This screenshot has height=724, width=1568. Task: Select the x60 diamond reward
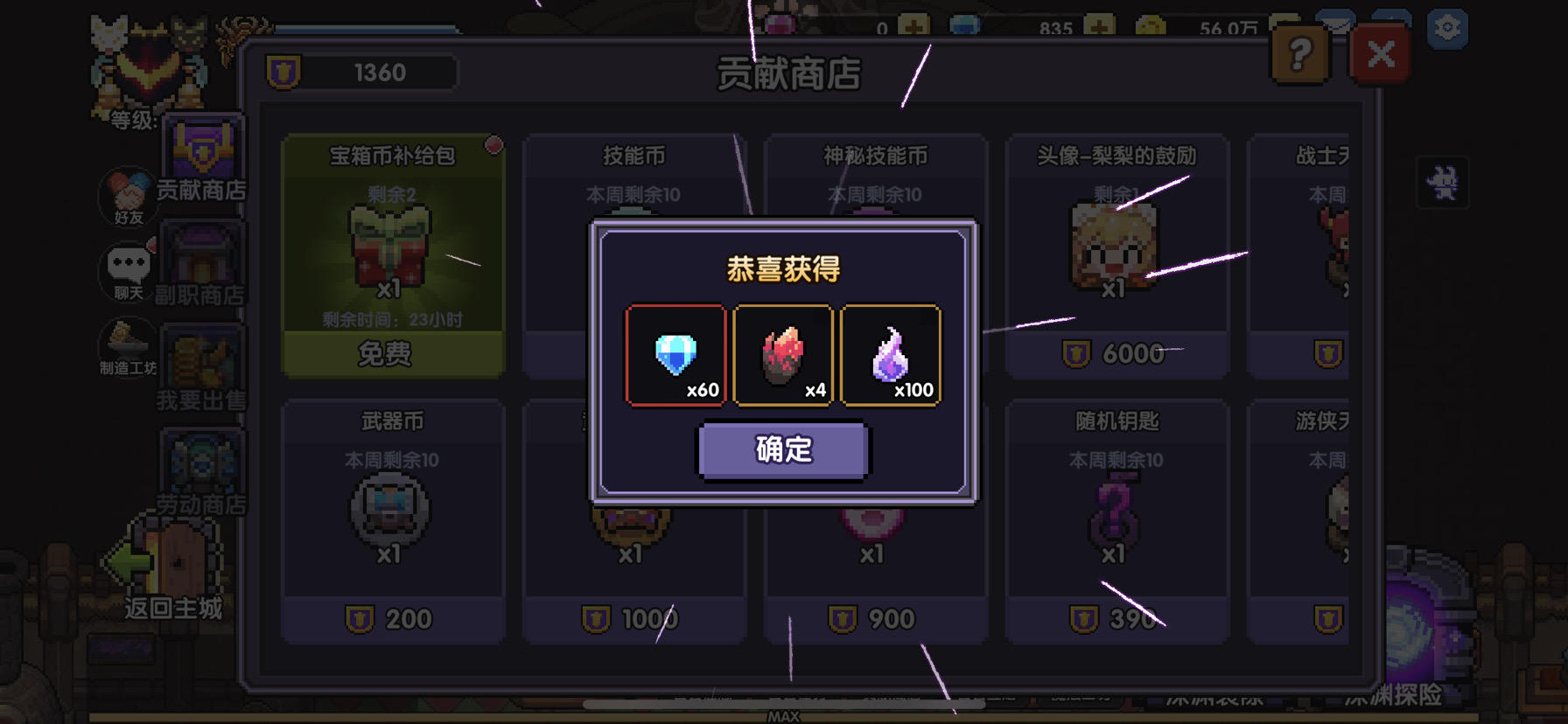676,354
